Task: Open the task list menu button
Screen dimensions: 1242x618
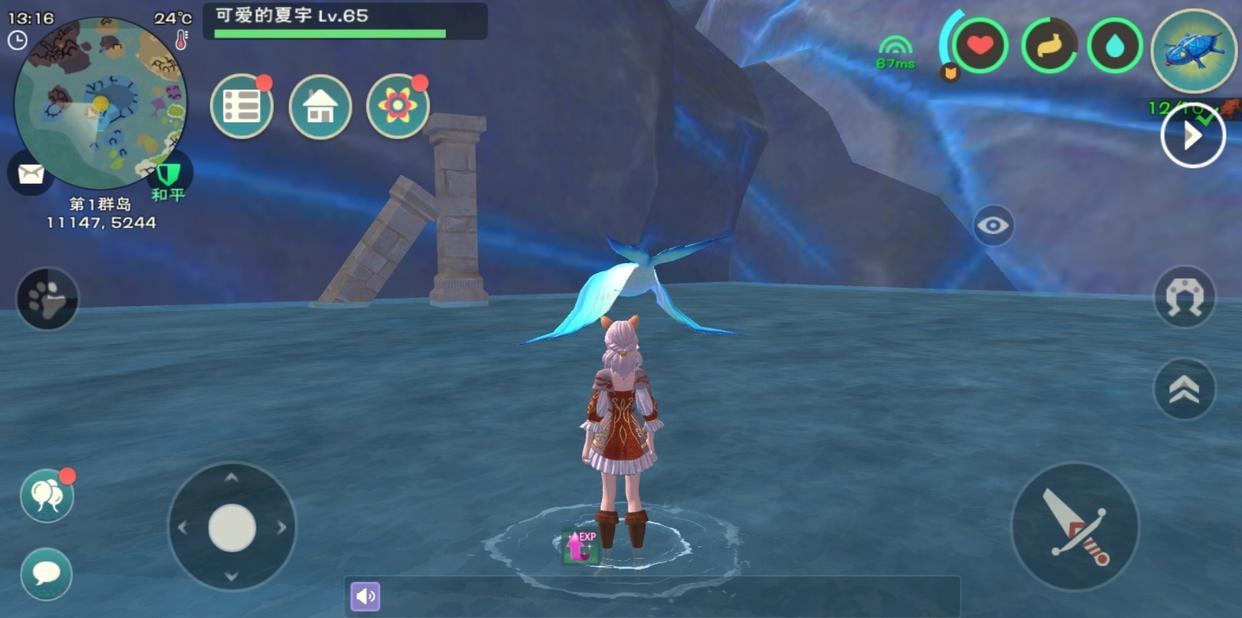Action: 242,106
